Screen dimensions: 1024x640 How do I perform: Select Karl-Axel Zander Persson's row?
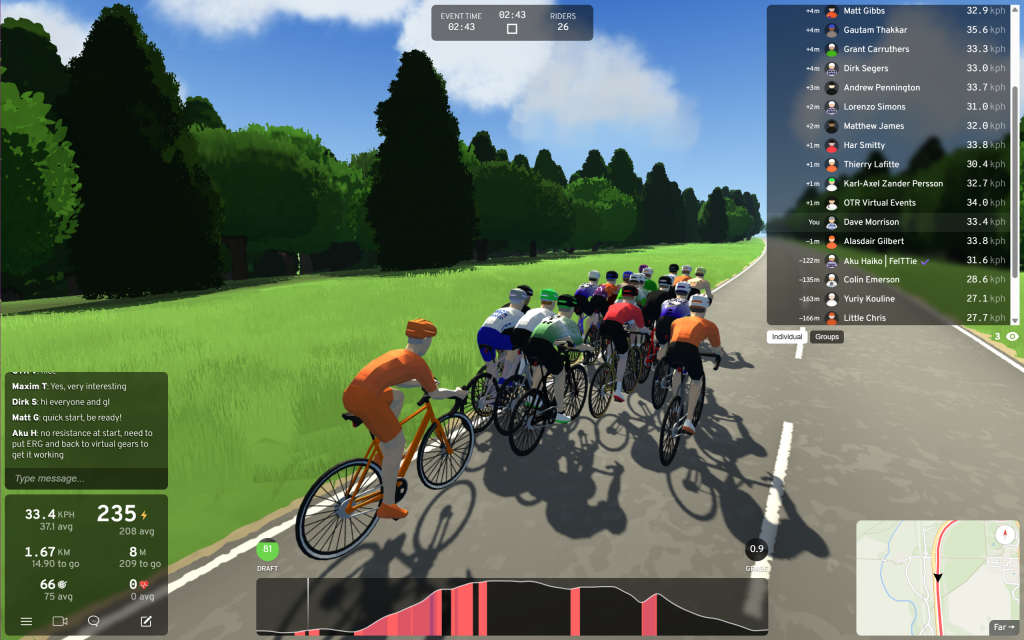890,184
